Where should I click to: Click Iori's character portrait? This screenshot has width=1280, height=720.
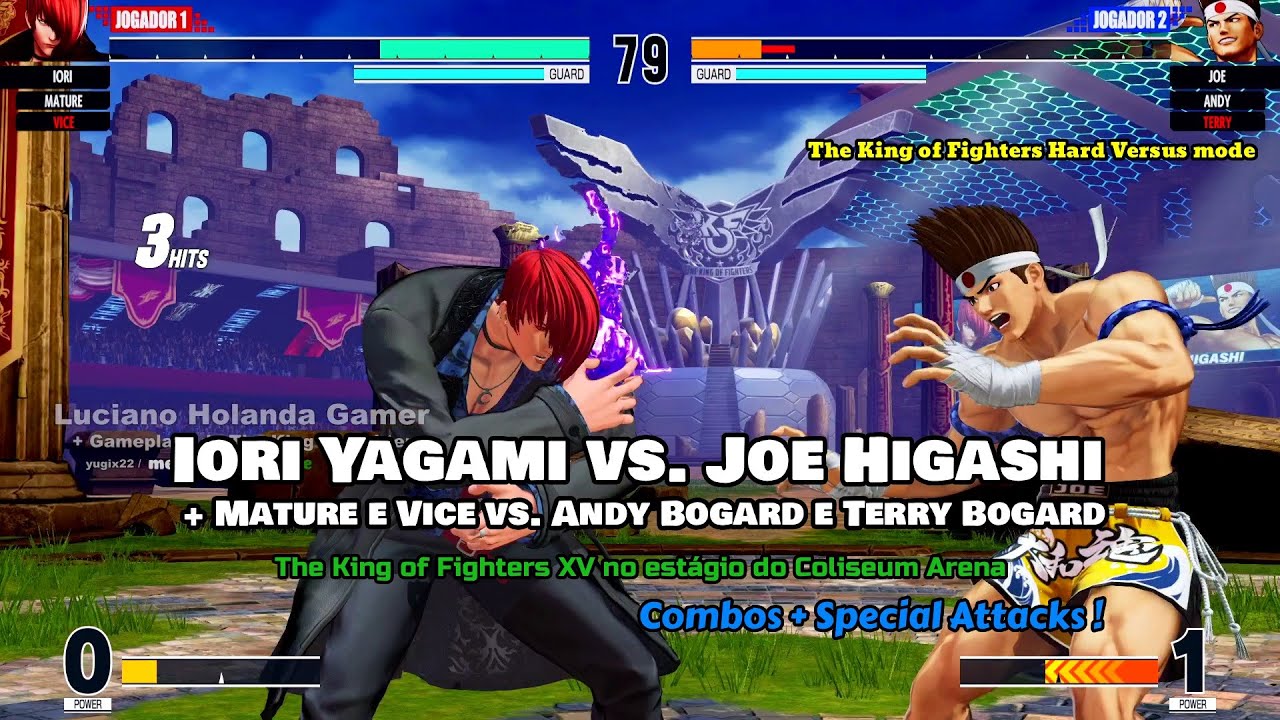click(x=50, y=30)
